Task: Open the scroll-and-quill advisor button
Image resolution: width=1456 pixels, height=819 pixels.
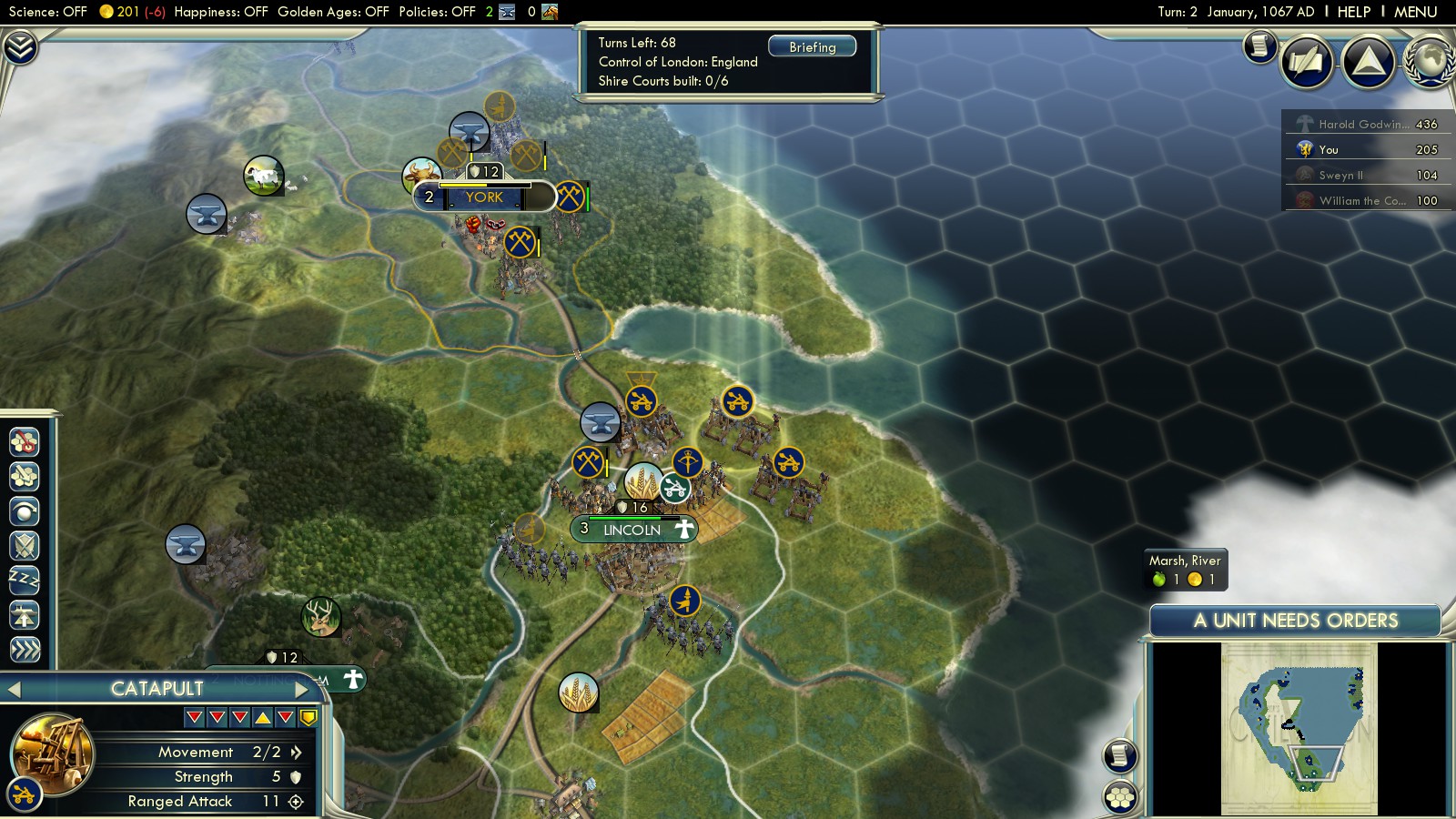Action: (1260, 45)
